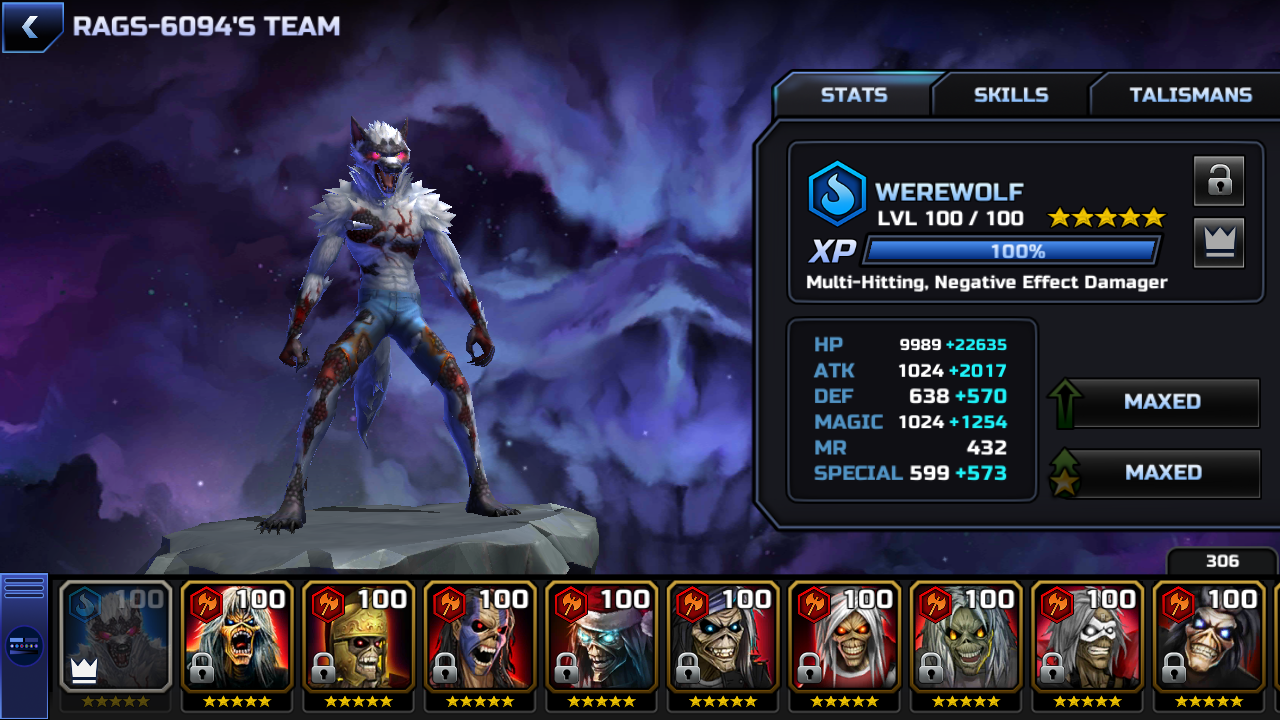The image size is (1280, 720).
Task: Select the bandana-wearing blue-eyed Eddie portrait
Action: (723, 637)
